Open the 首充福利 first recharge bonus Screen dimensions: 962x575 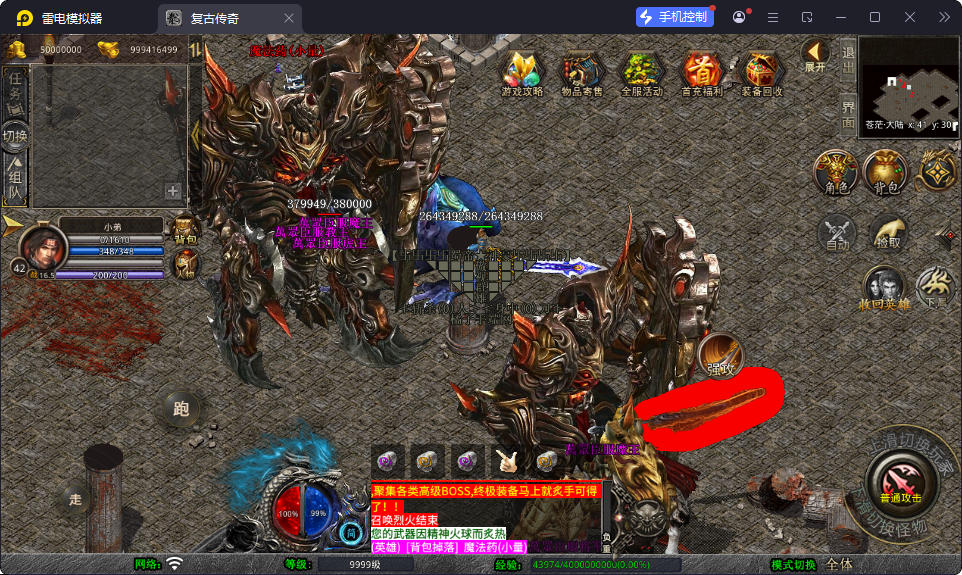tap(701, 72)
